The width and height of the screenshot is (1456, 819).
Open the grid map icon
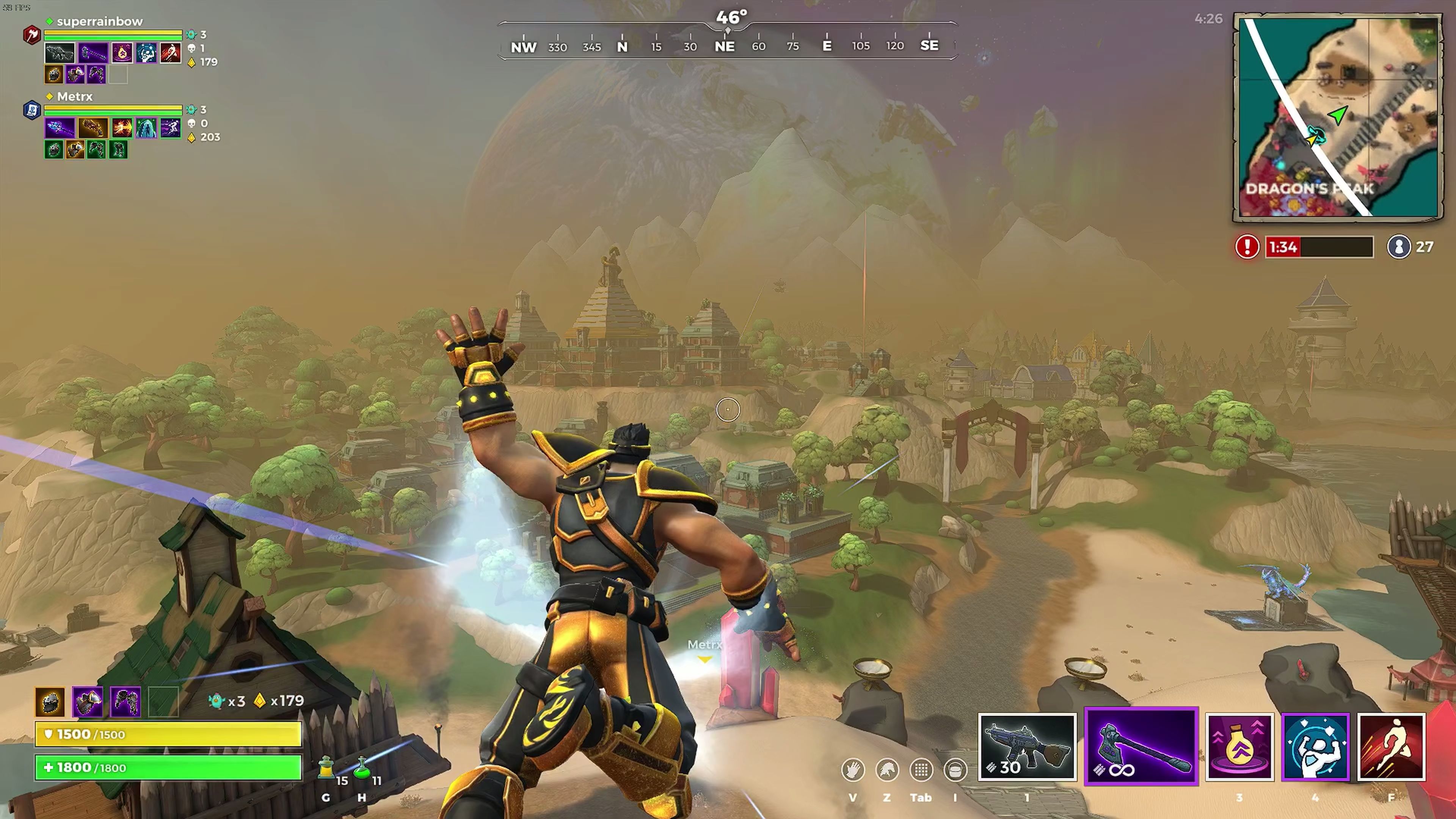point(921,770)
